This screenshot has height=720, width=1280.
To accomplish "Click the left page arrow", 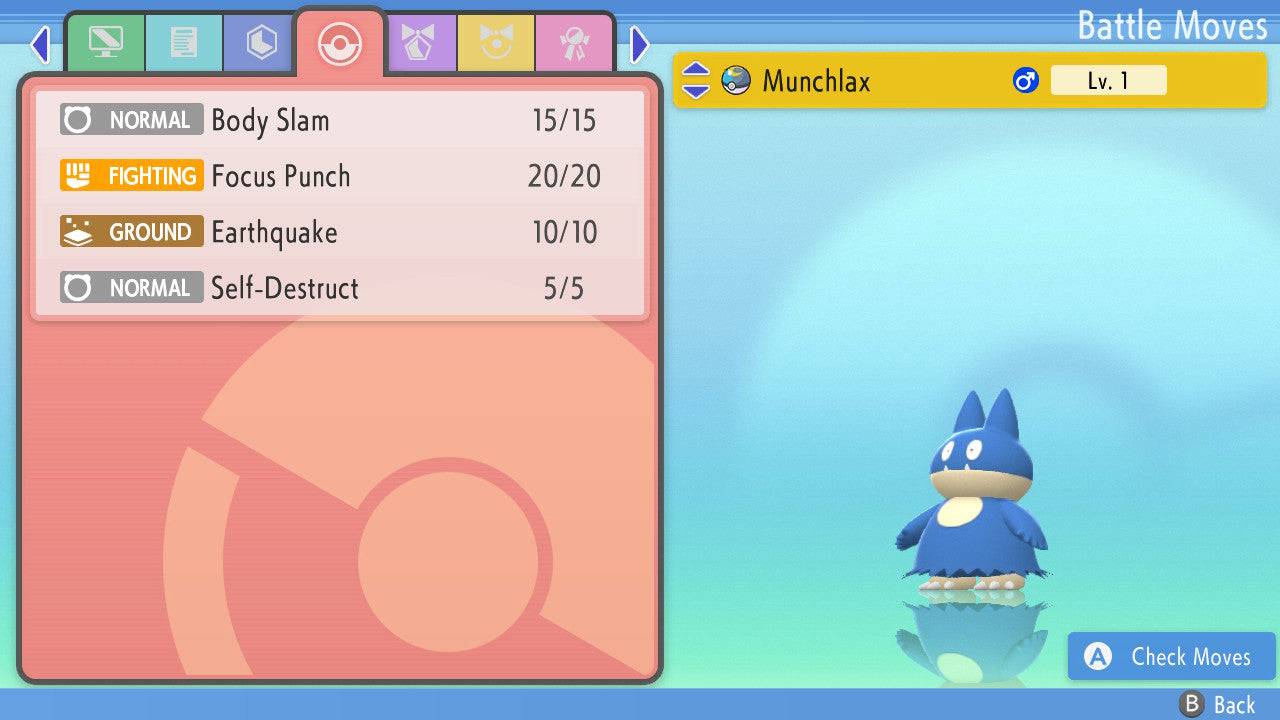I will pos(40,44).
